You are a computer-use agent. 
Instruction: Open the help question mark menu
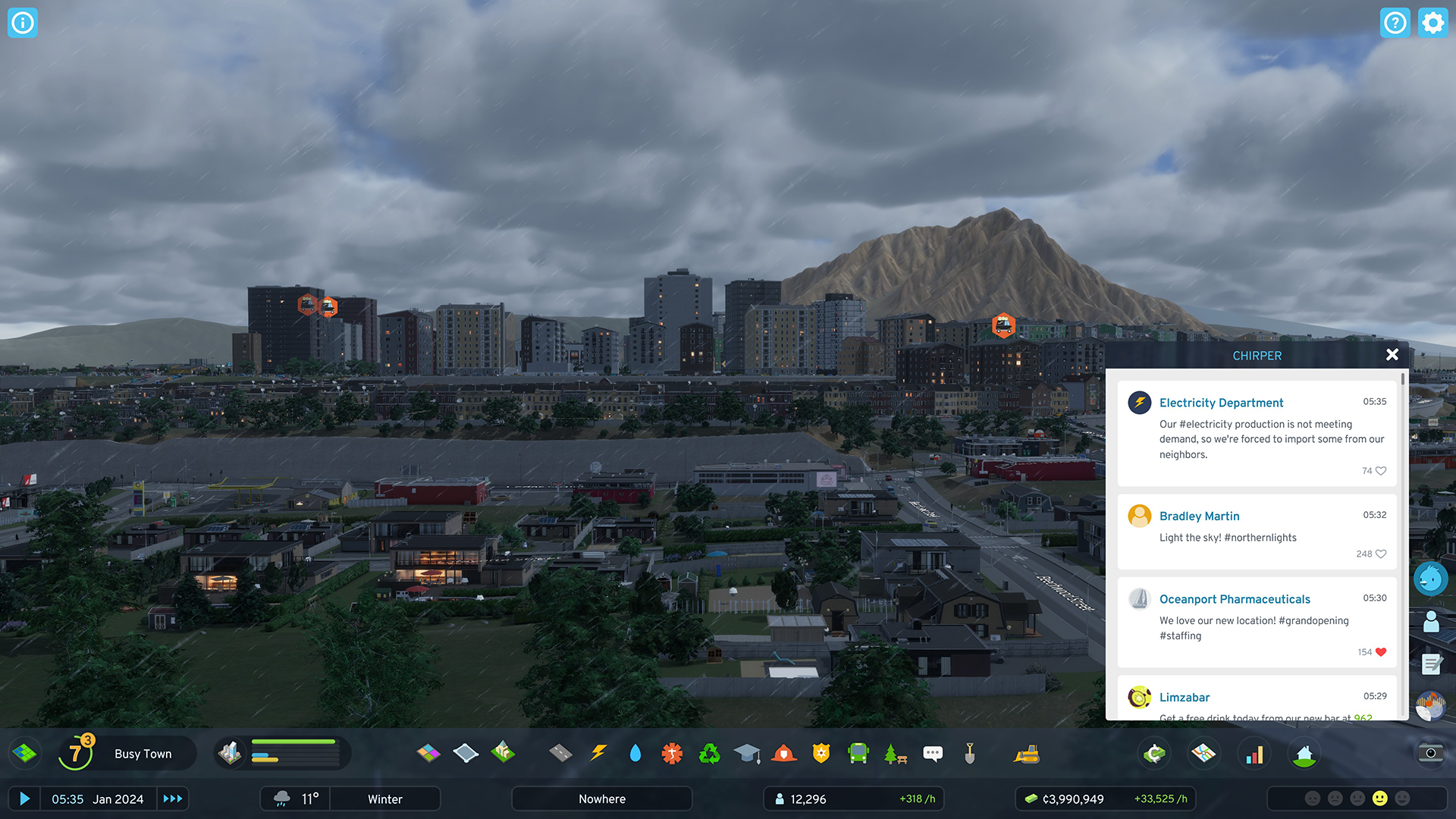[x=1395, y=23]
